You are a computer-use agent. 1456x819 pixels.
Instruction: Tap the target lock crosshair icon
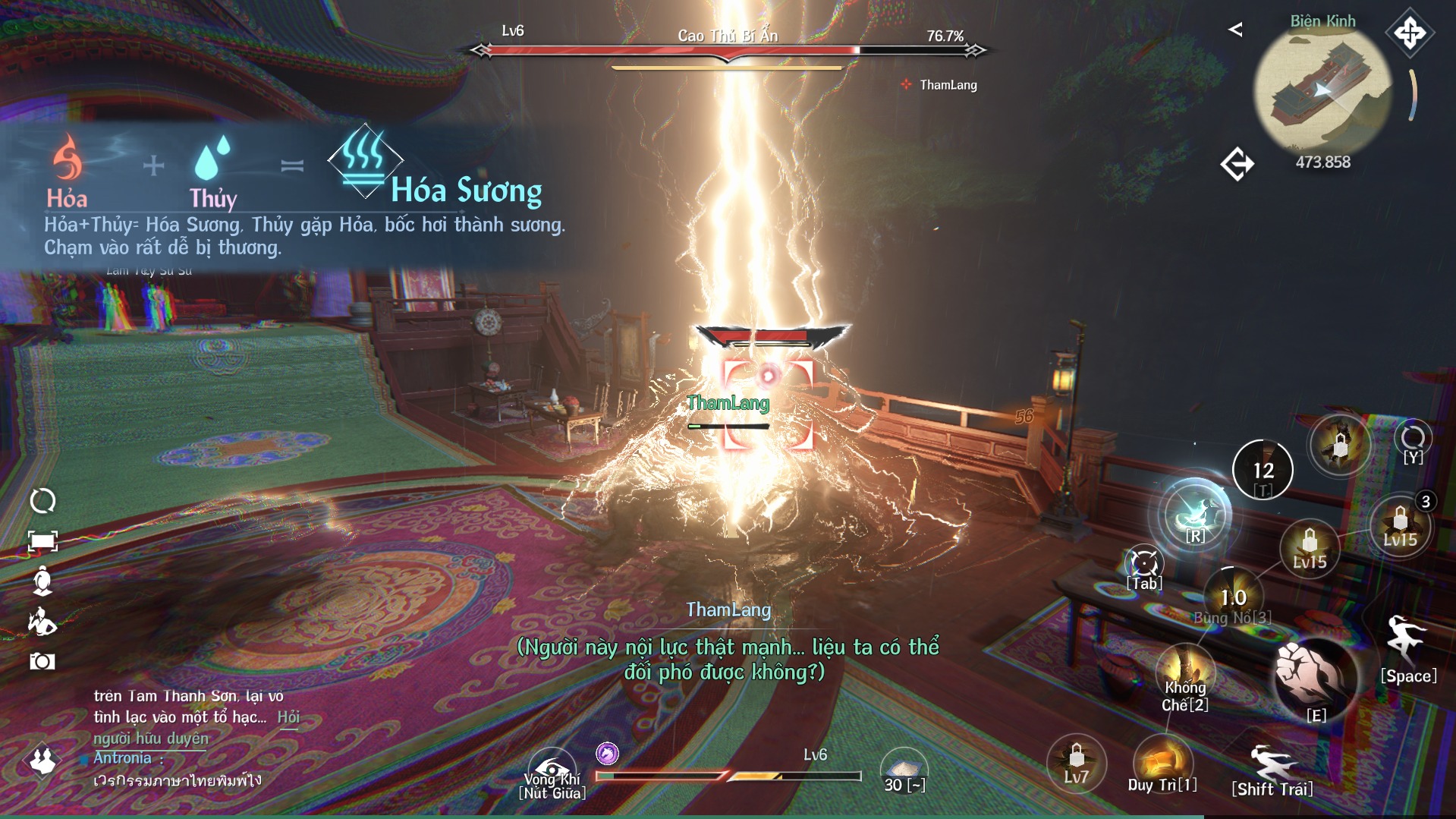[x=1144, y=565]
